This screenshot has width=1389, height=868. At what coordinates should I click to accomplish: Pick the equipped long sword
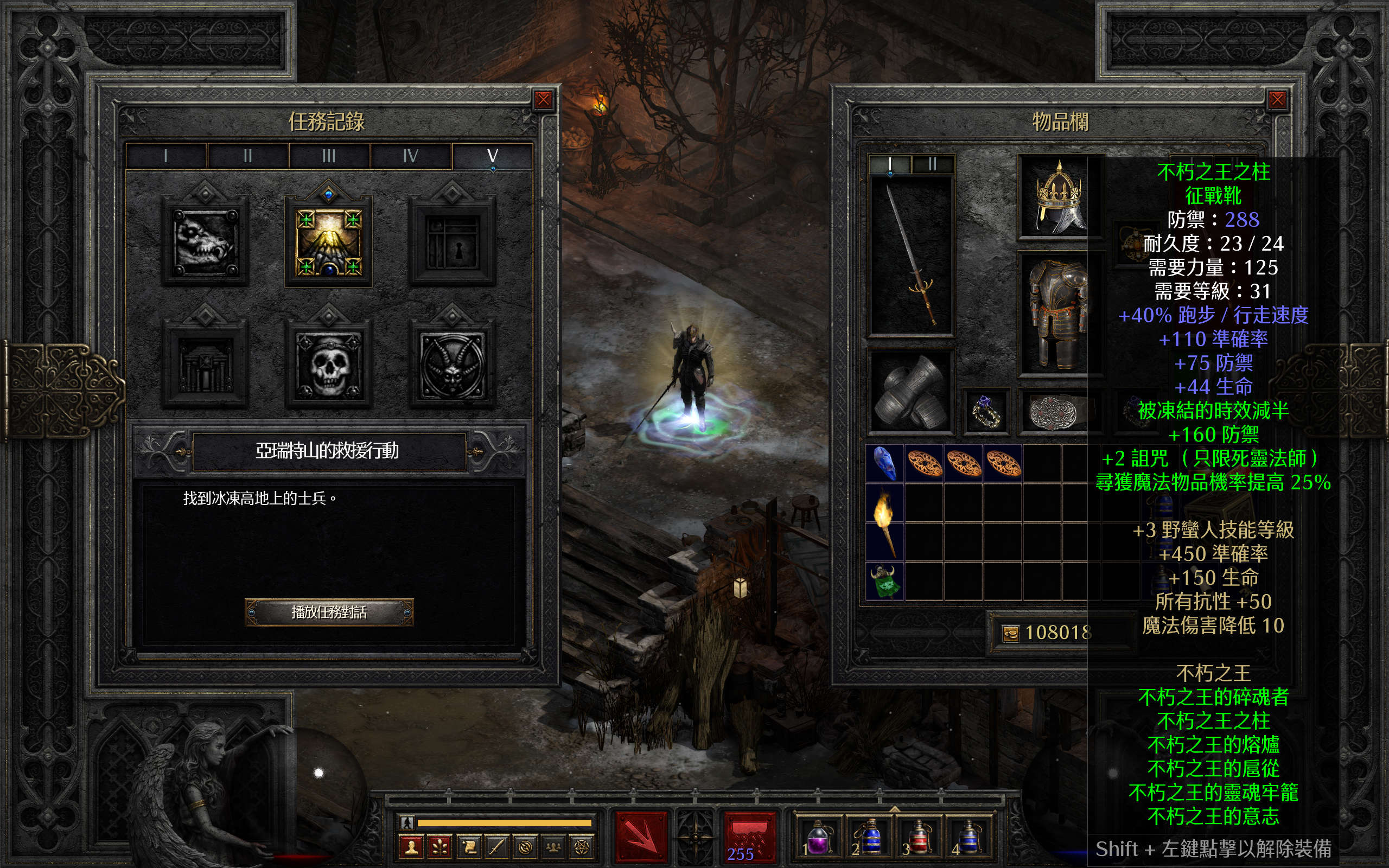tap(911, 256)
